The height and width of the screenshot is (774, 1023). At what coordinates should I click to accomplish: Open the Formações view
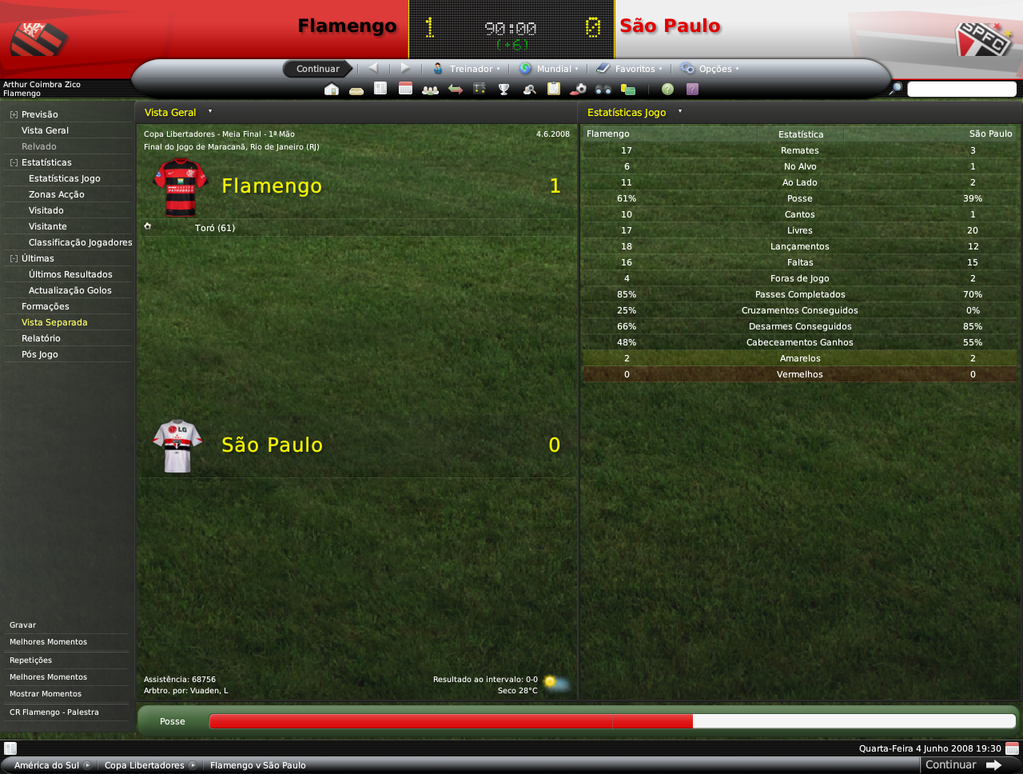45,306
